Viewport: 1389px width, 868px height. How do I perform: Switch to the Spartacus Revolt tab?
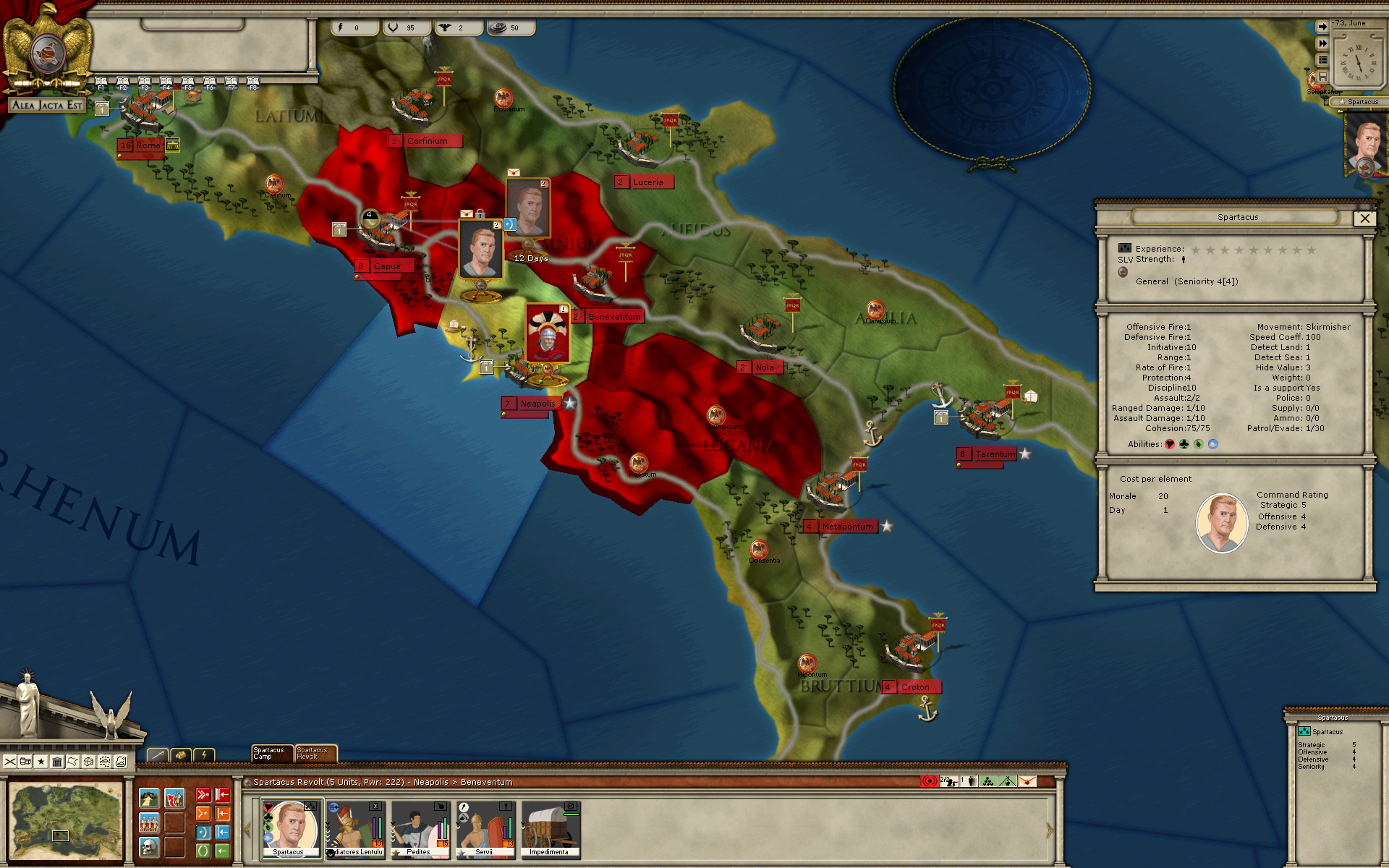point(315,754)
